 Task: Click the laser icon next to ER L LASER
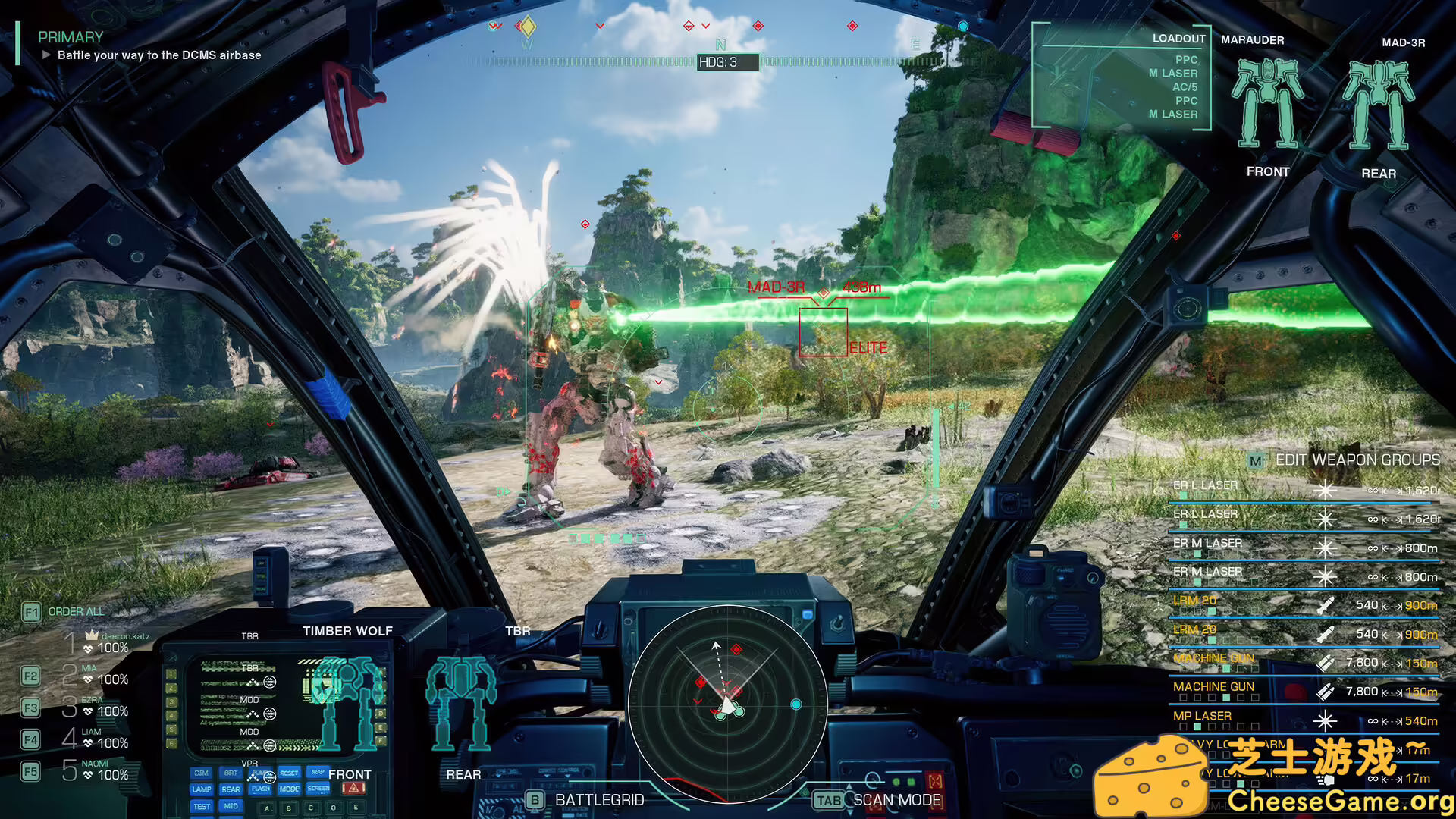click(1326, 490)
